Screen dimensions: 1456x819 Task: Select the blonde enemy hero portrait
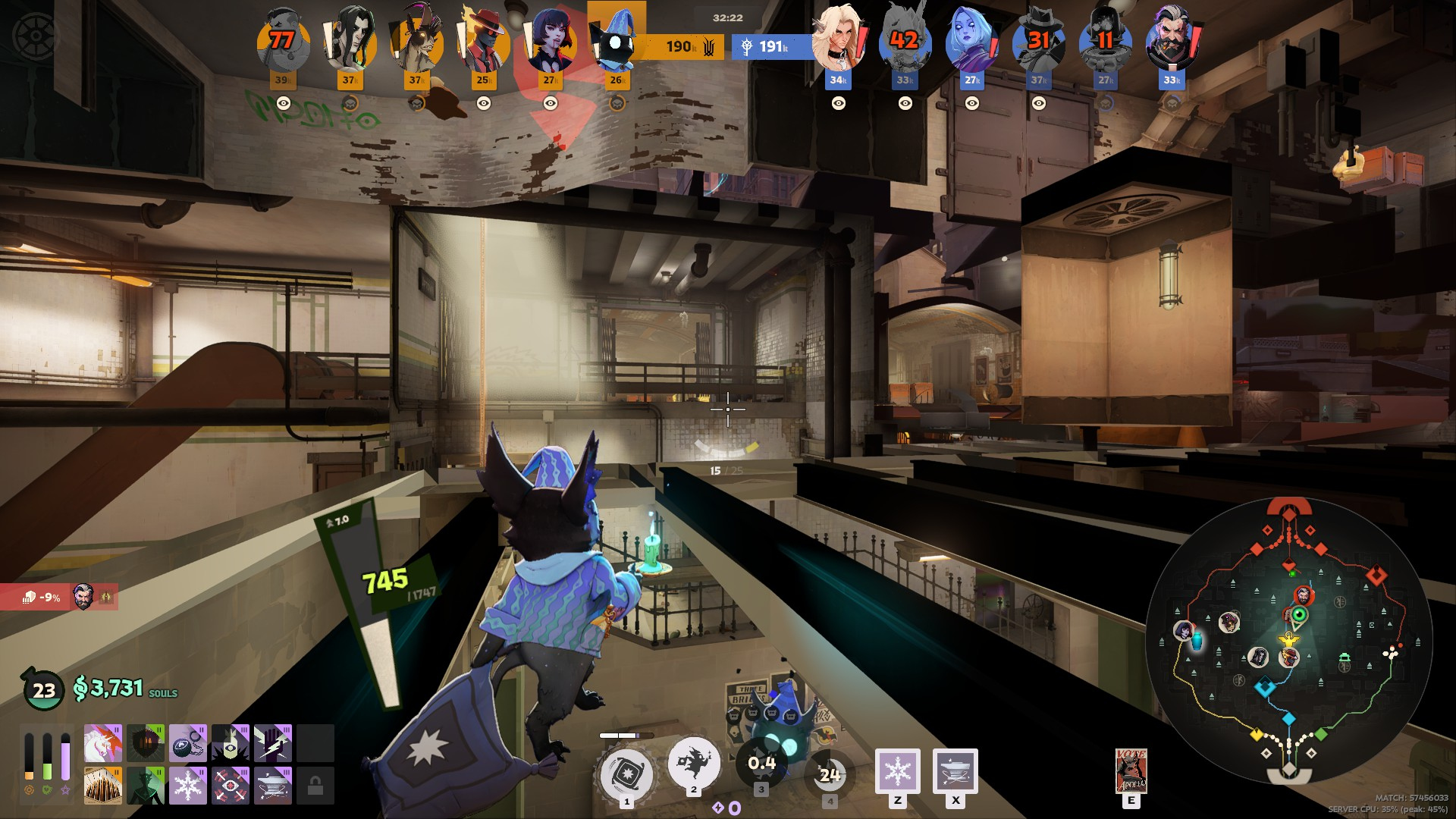(838, 40)
